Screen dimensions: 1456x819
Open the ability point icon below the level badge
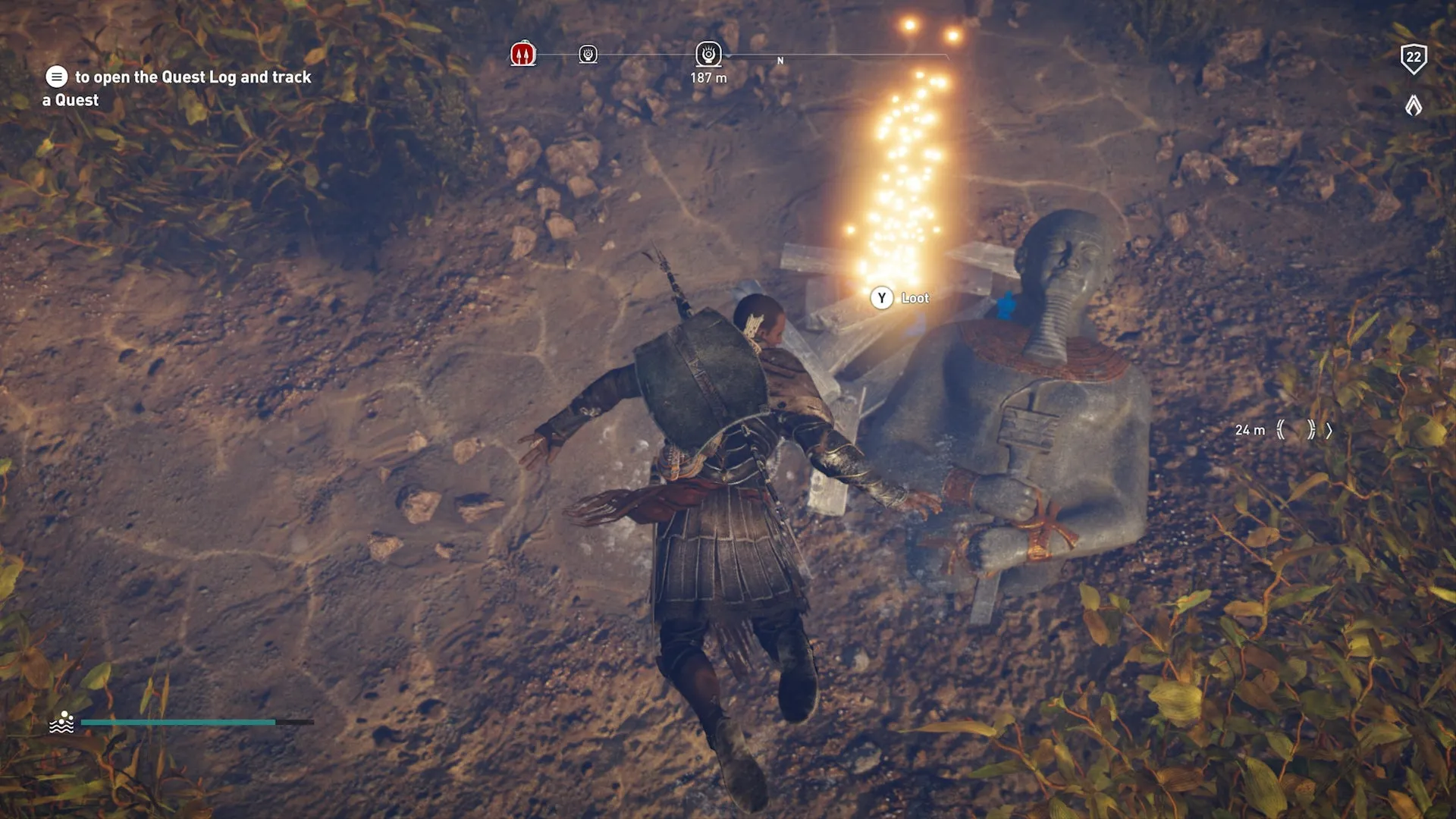pos(1414,105)
